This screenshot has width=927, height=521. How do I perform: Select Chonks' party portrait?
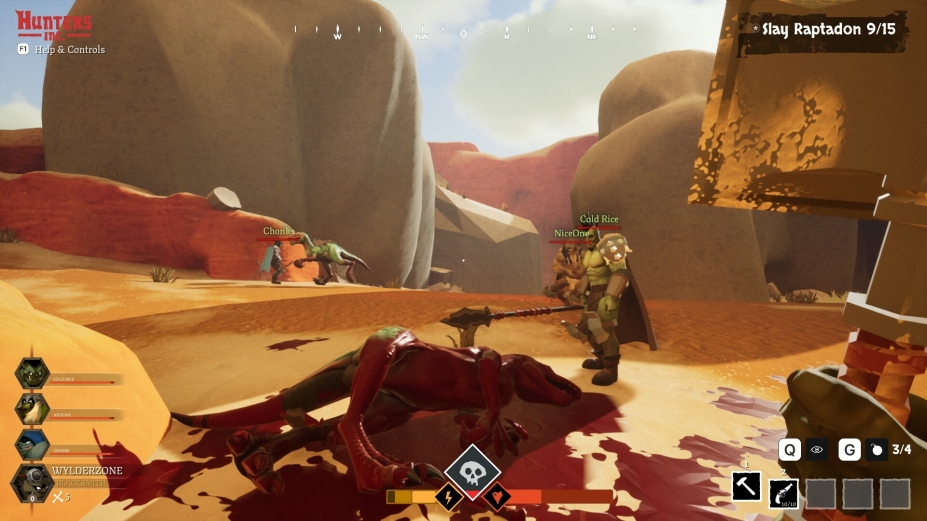[32, 444]
